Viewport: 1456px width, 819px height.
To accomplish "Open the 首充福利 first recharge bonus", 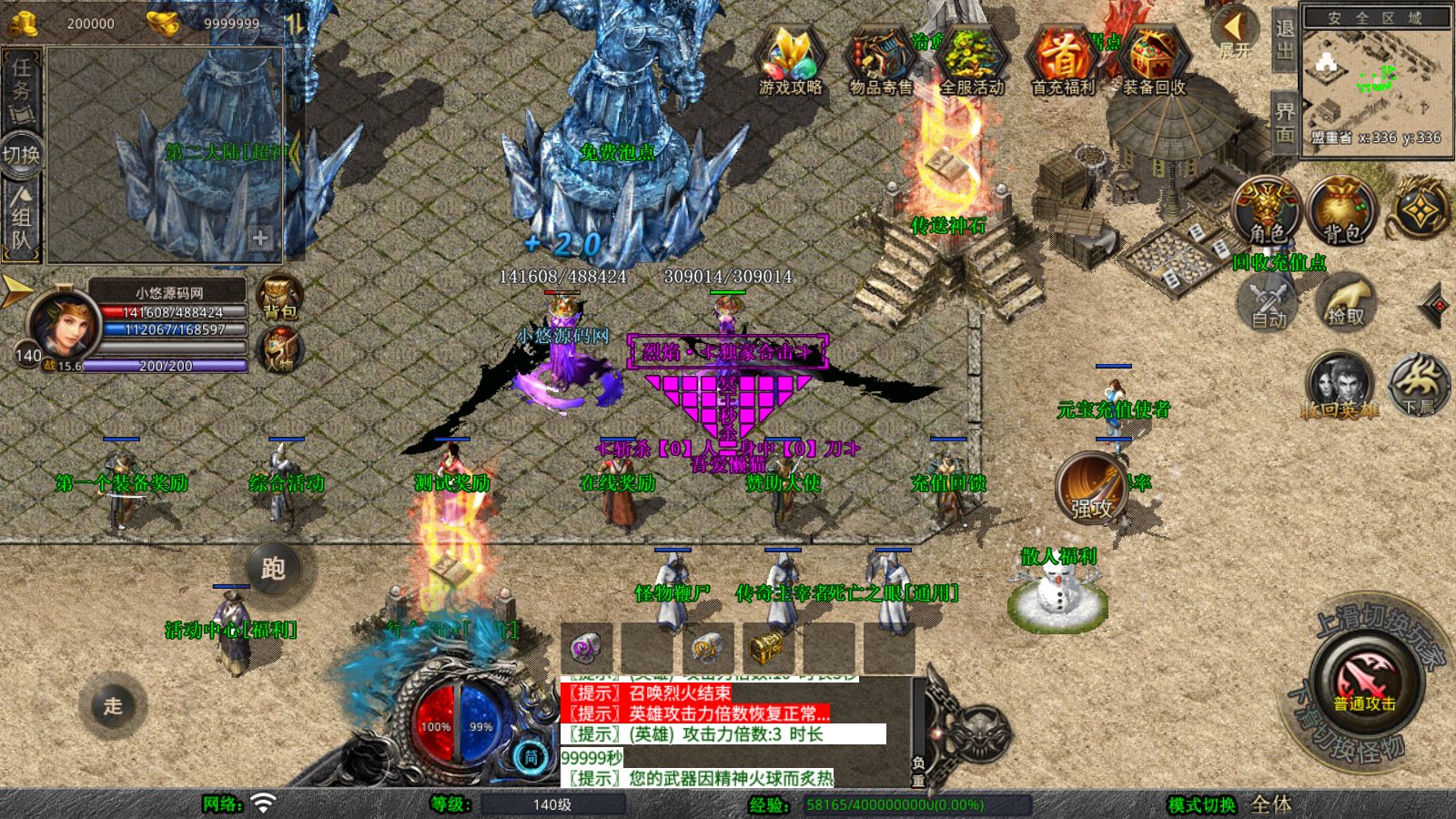I will click(1062, 60).
